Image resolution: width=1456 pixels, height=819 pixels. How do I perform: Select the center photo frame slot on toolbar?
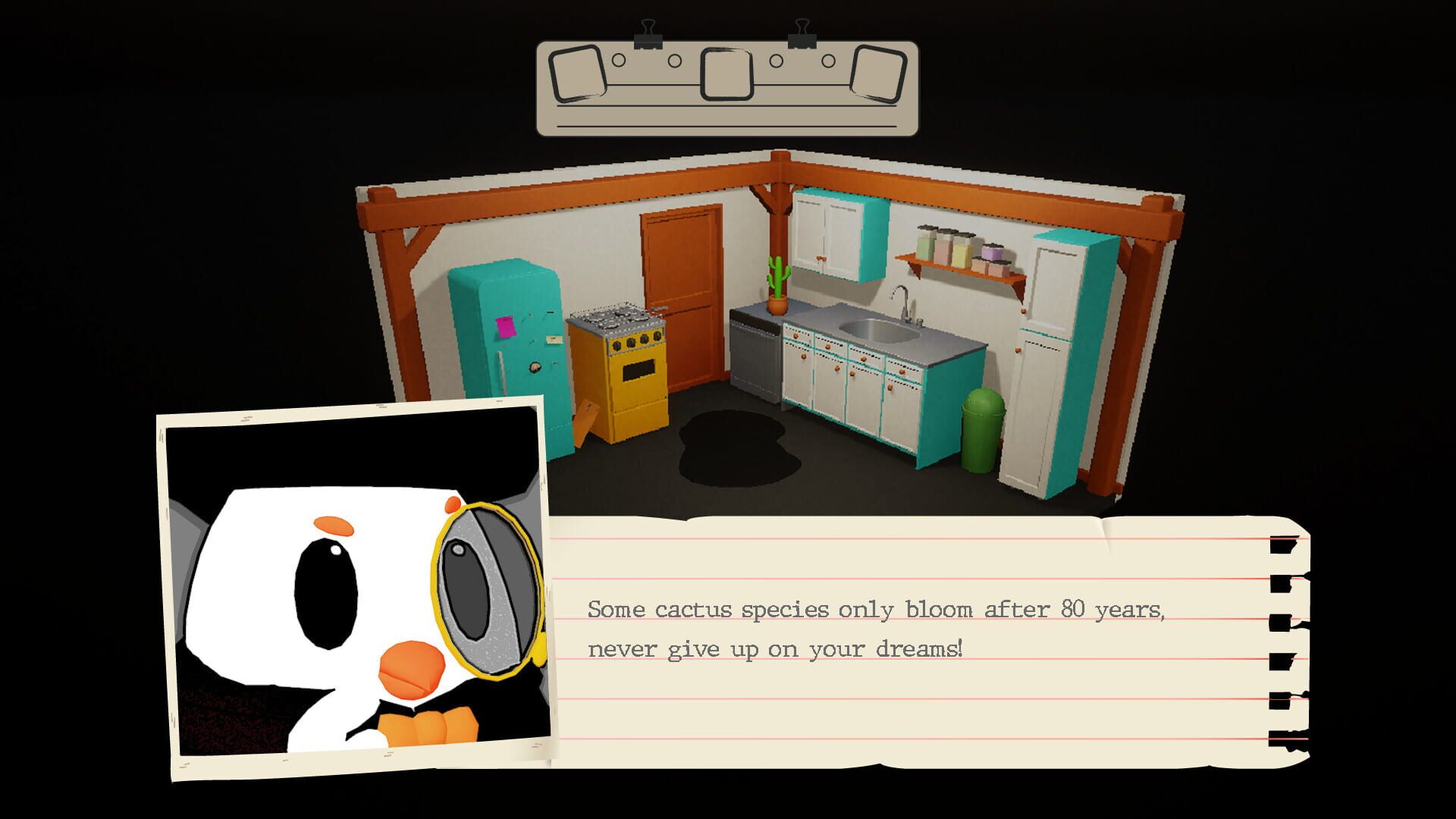pyautogui.click(x=726, y=74)
